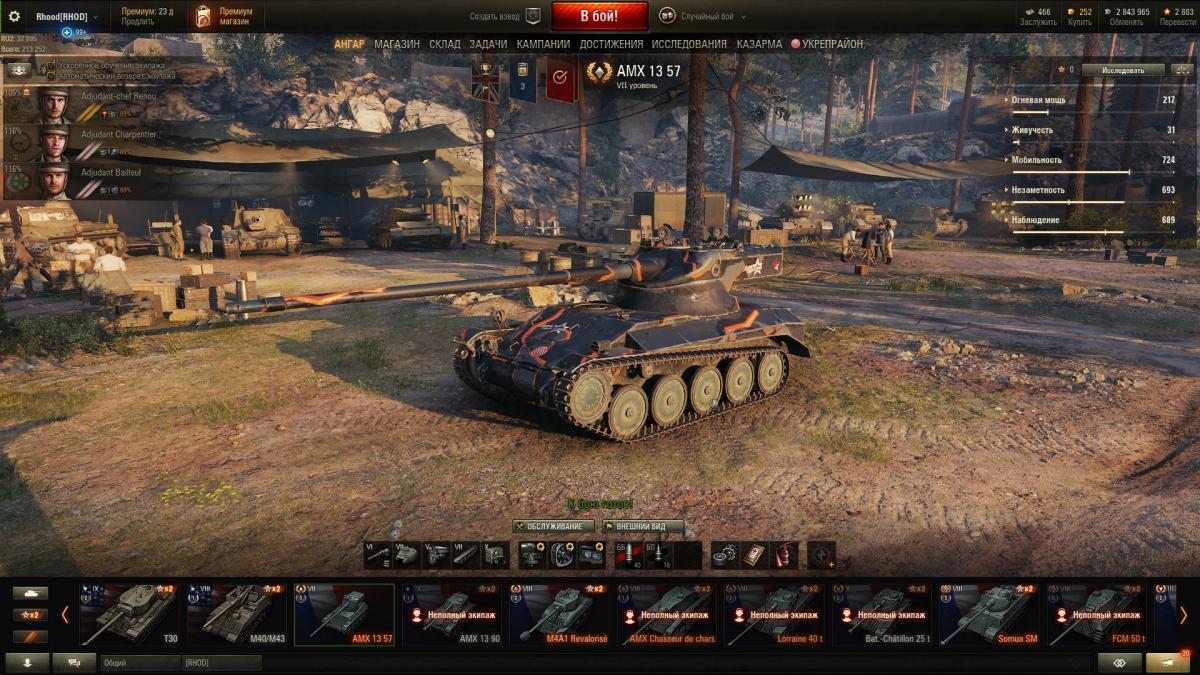Go to the КАЗАРМА tab
This screenshot has width=1200, height=675.
pos(759,44)
